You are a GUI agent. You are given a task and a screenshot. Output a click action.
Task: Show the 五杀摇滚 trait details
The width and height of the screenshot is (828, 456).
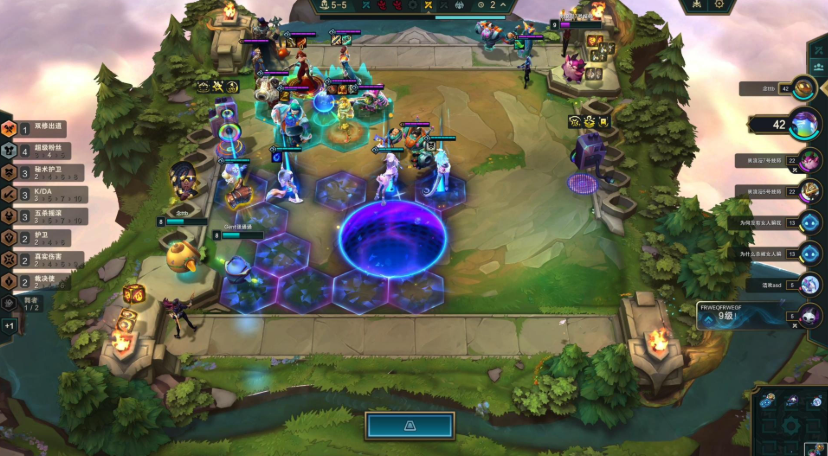tap(42, 216)
